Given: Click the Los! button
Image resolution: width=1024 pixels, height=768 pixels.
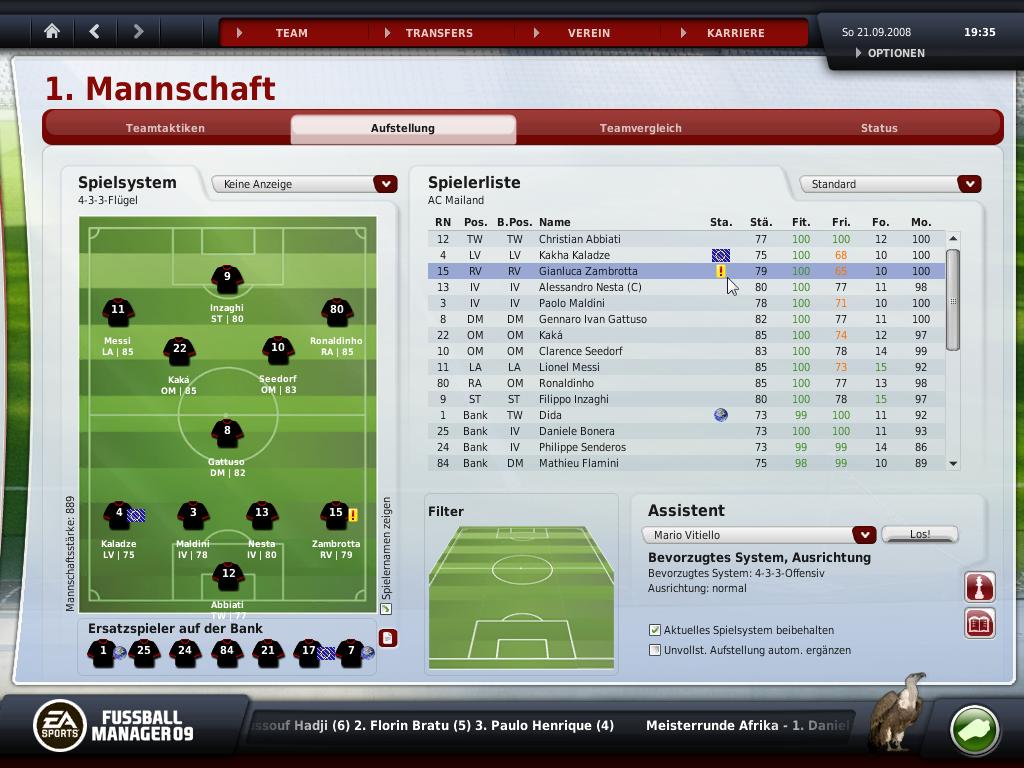Looking at the screenshot, I should [919, 534].
